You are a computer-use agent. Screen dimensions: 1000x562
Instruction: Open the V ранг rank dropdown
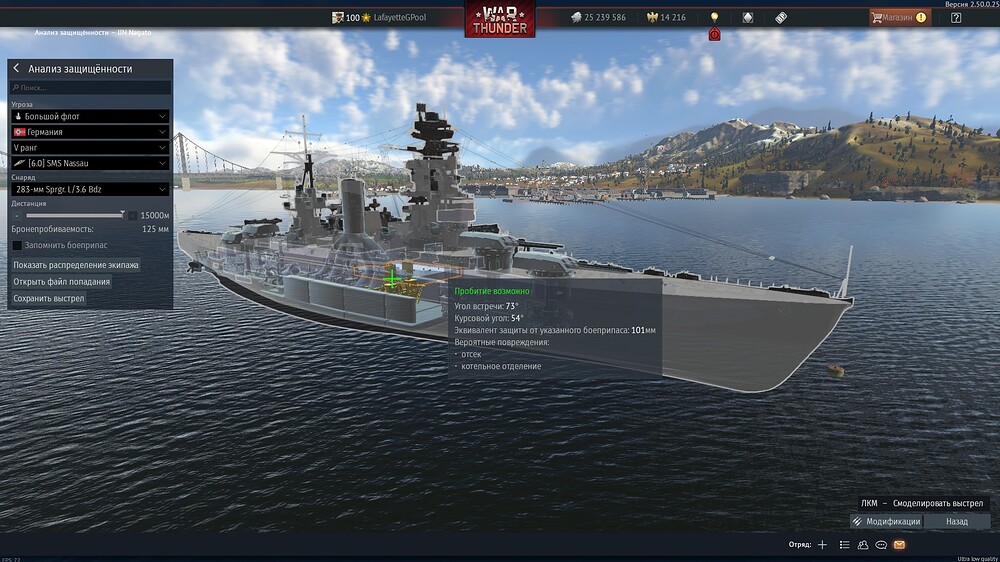point(90,147)
